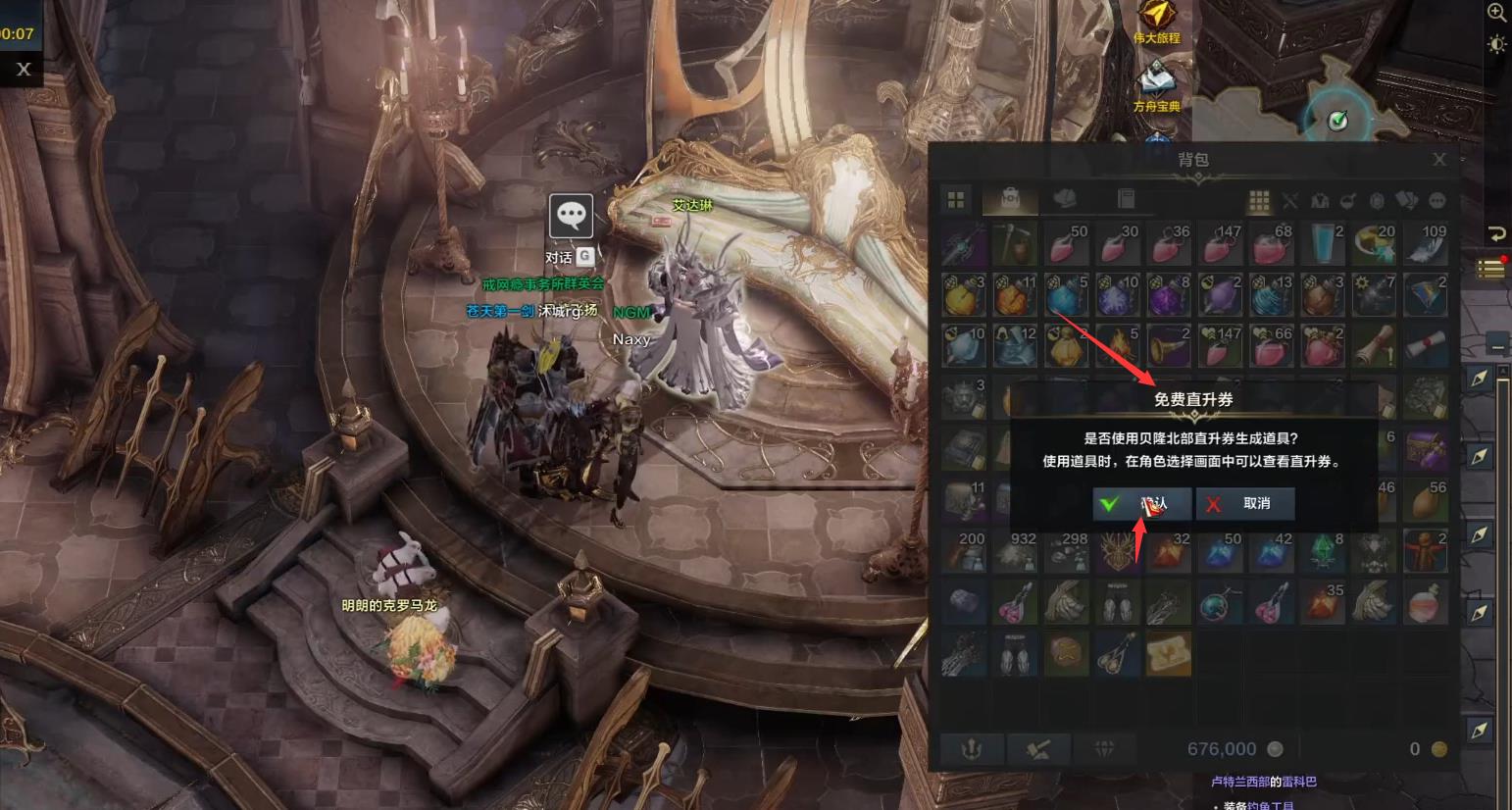The width and height of the screenshot is (1512, 810).
Task: Select the golden horn item
Action: pyautogui.click(x=1169, y=345)
